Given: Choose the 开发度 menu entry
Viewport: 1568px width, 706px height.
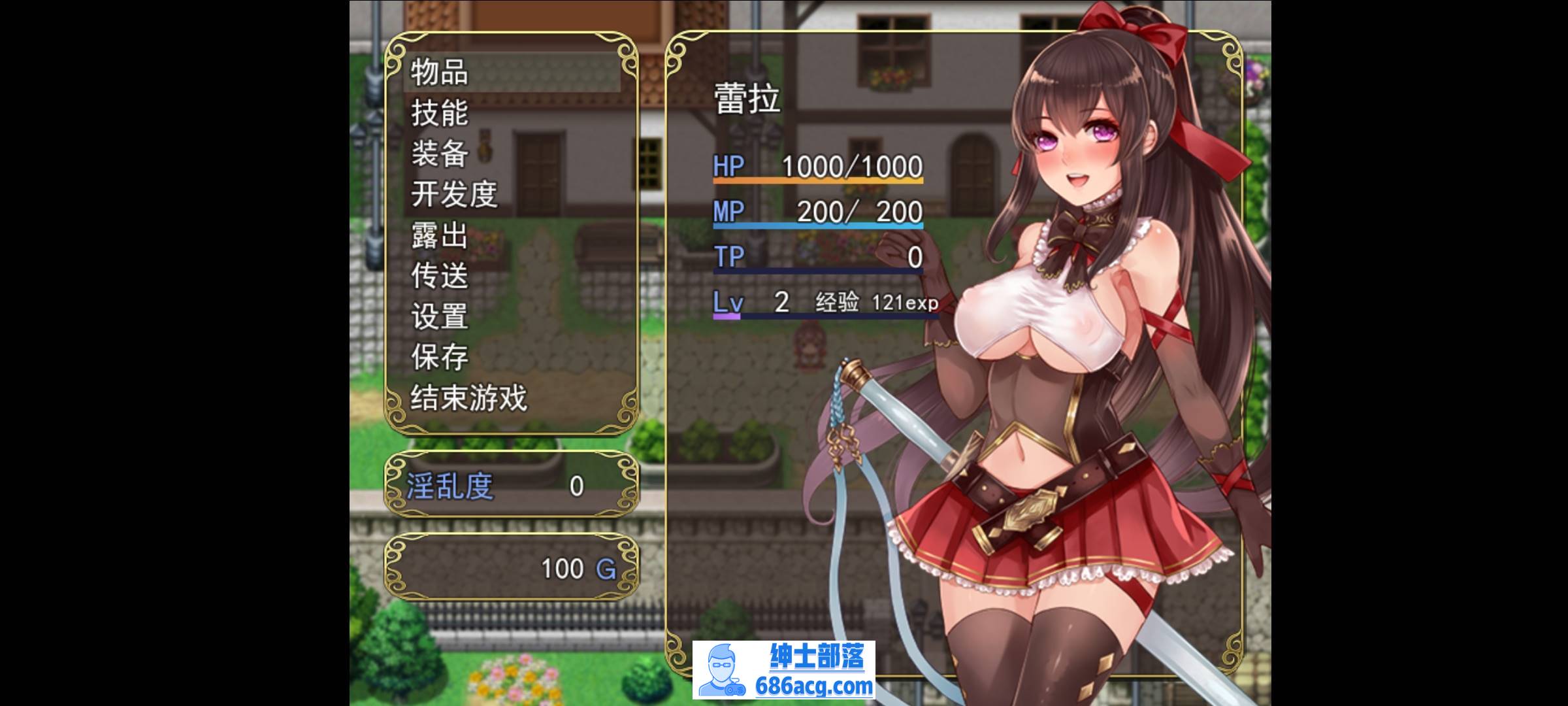Looking at the screenshot, I should point(454,194).
